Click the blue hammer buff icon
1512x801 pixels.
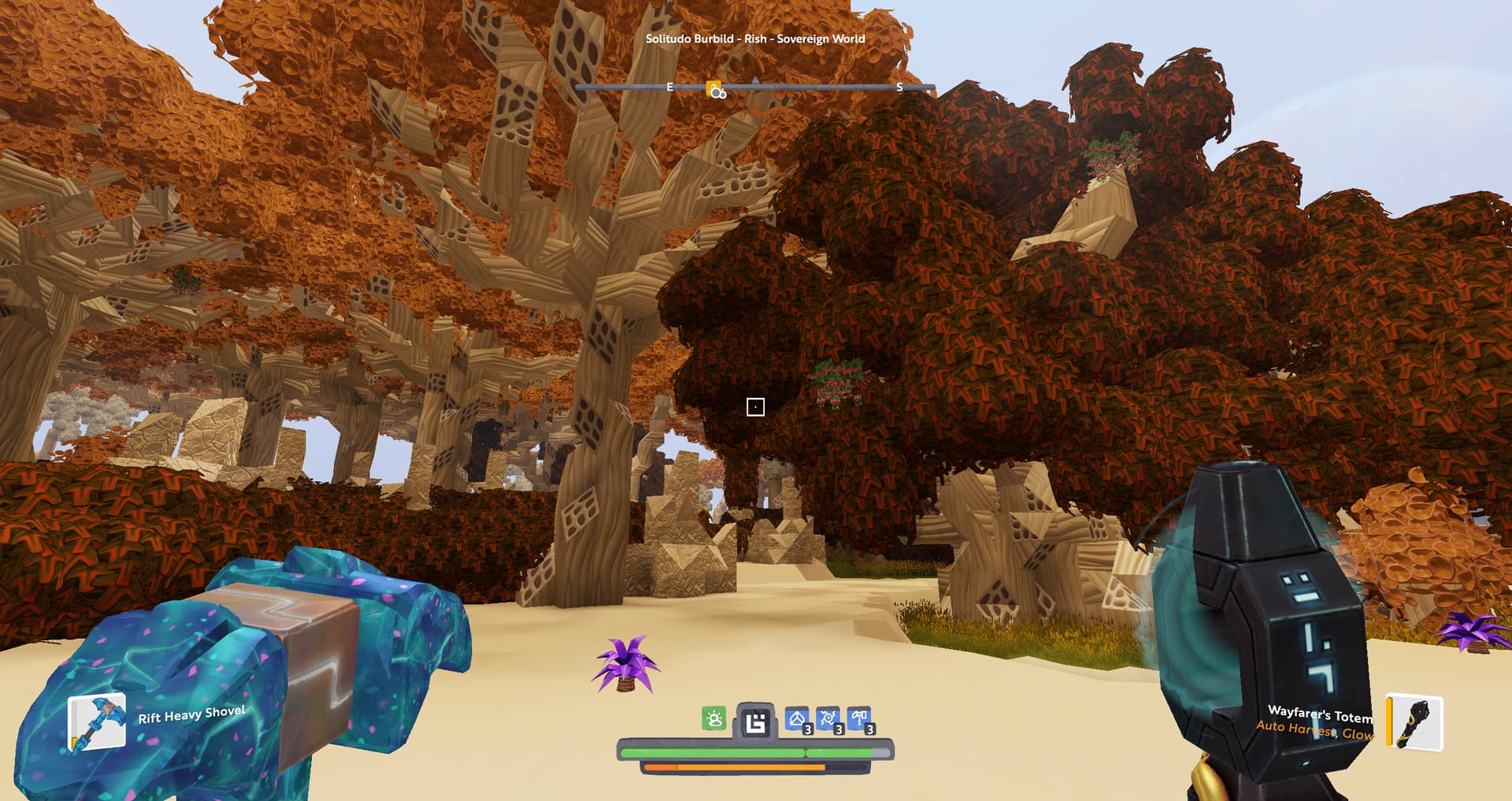click(x=859, y=719)
